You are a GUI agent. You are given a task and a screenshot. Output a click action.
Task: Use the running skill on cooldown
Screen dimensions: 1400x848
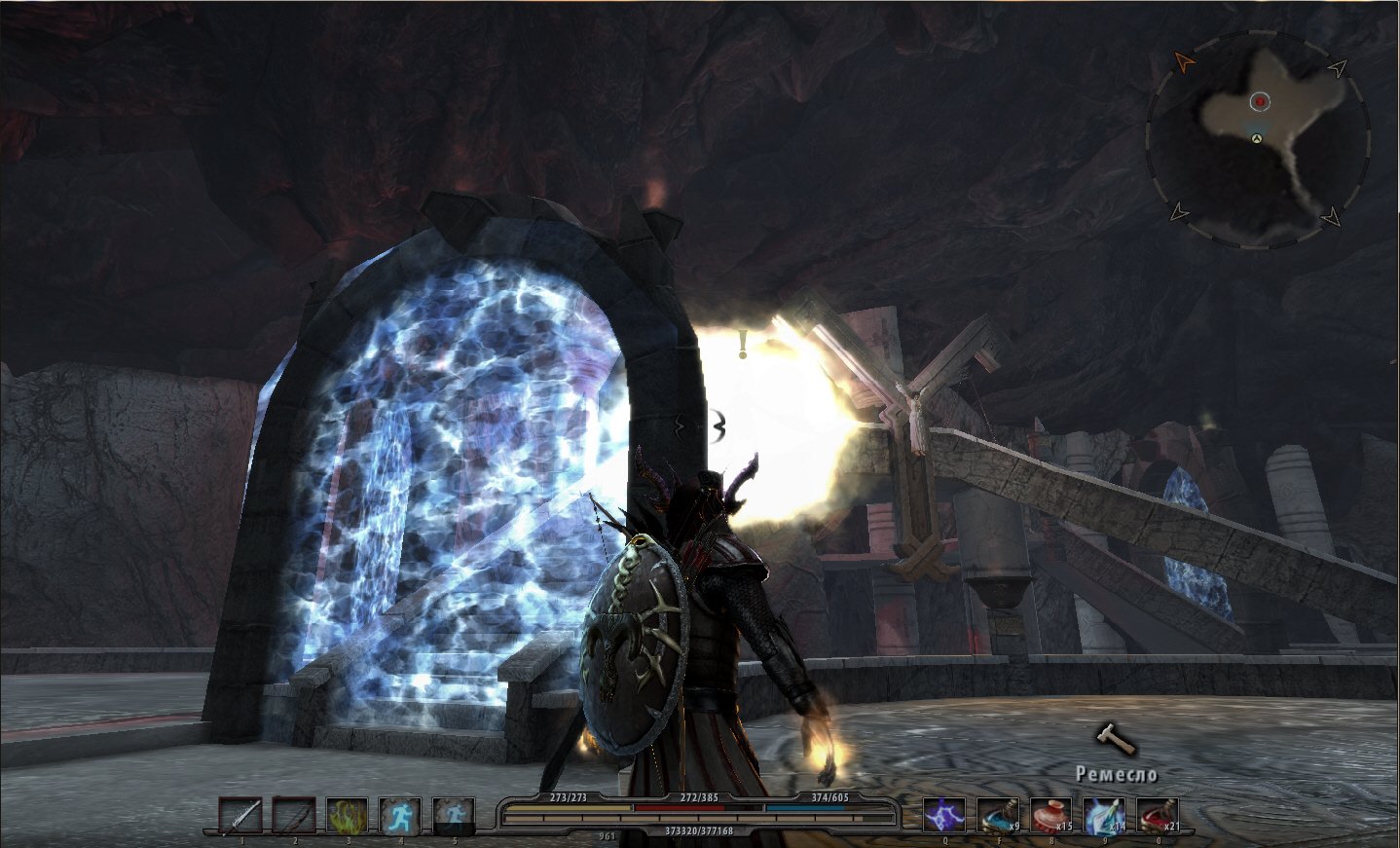454,816
